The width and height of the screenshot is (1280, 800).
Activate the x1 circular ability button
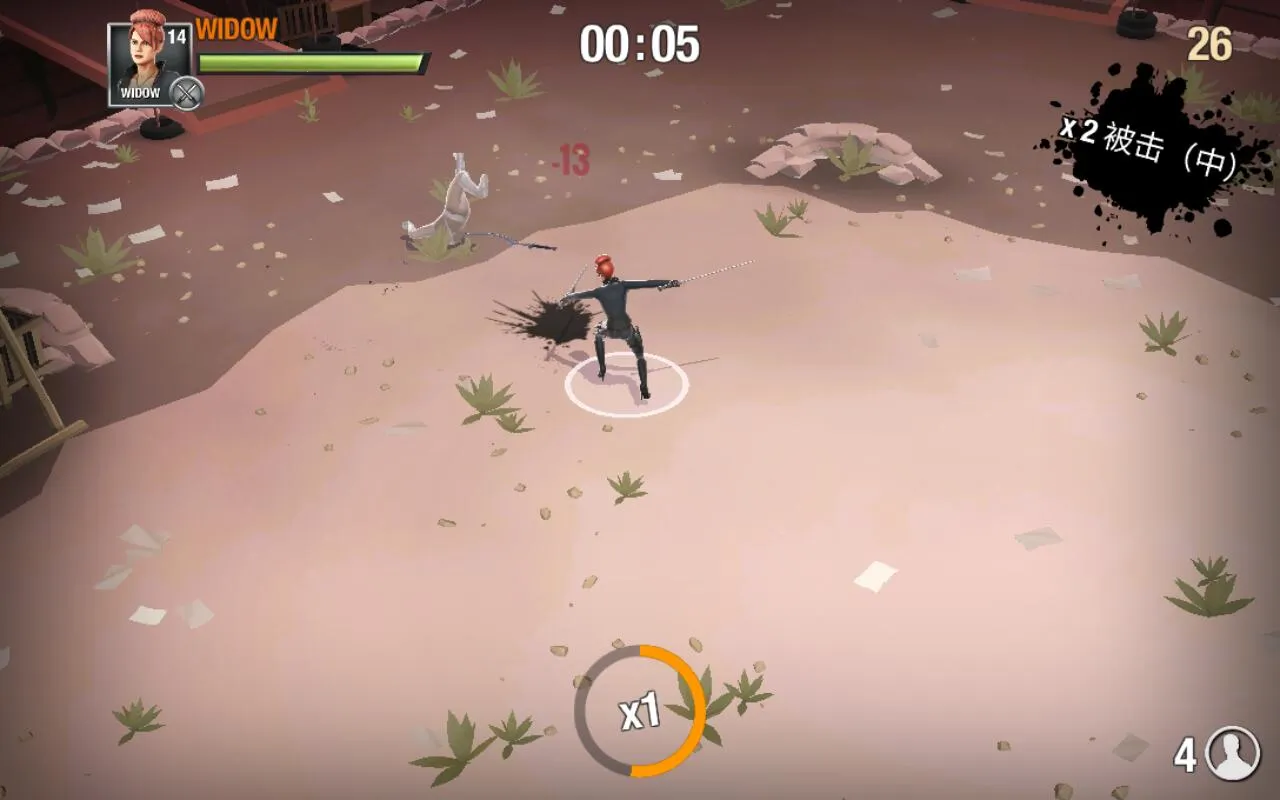(640, 711)
